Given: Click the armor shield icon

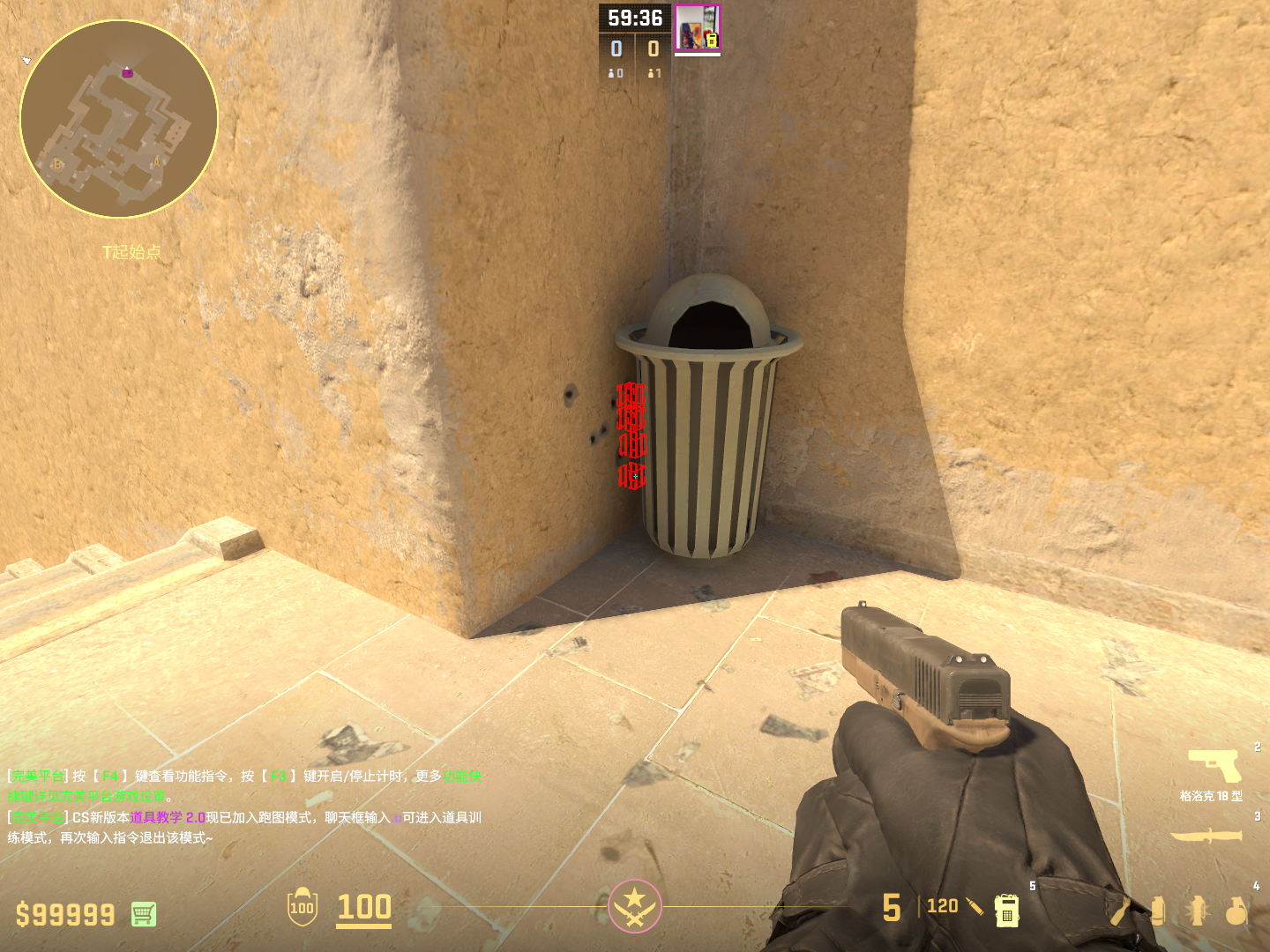Looking at the screenshot, I should (302, 907).
